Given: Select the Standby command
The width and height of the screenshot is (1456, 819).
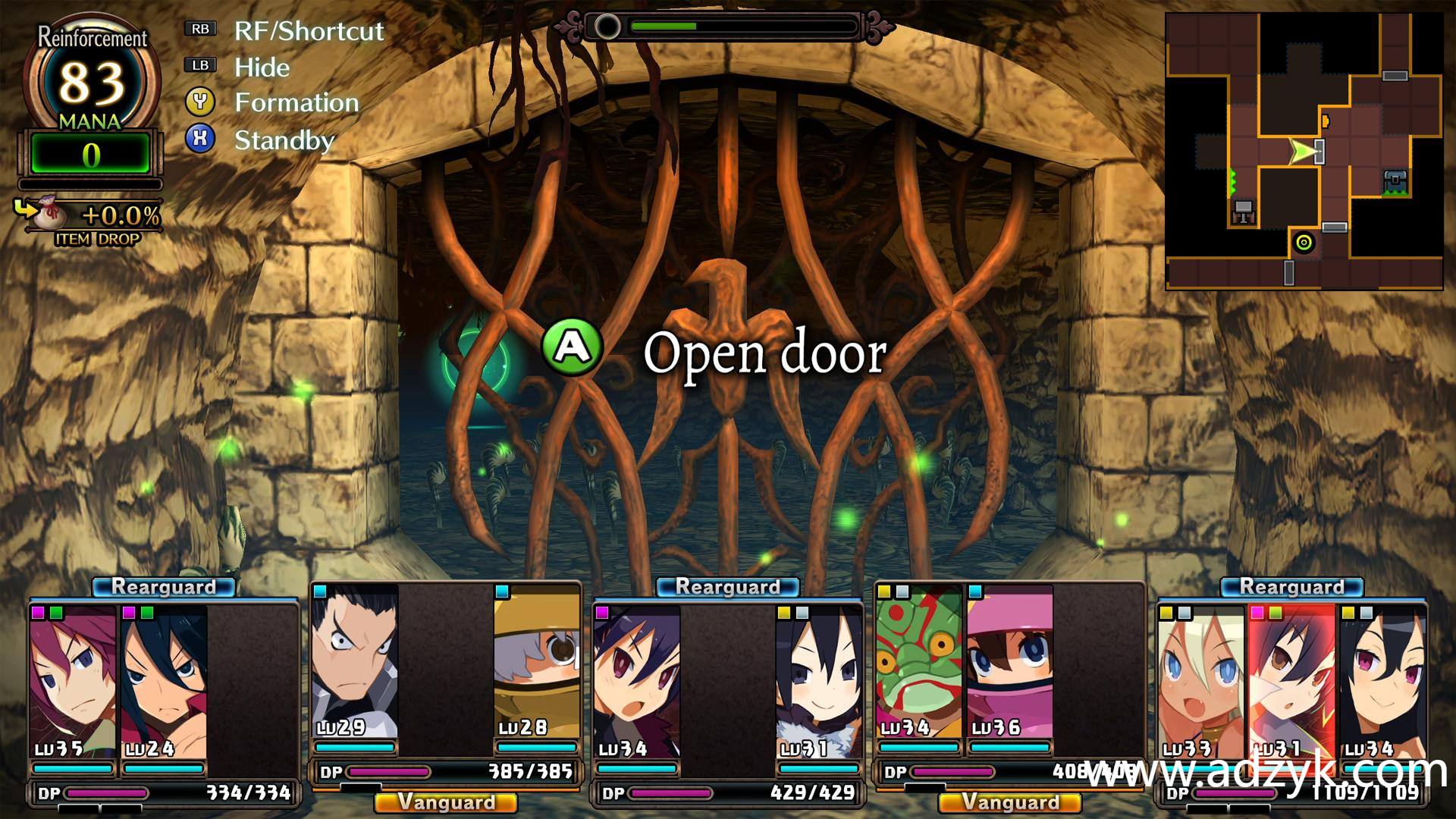Looking at the screenshot, I should (284, 140).
